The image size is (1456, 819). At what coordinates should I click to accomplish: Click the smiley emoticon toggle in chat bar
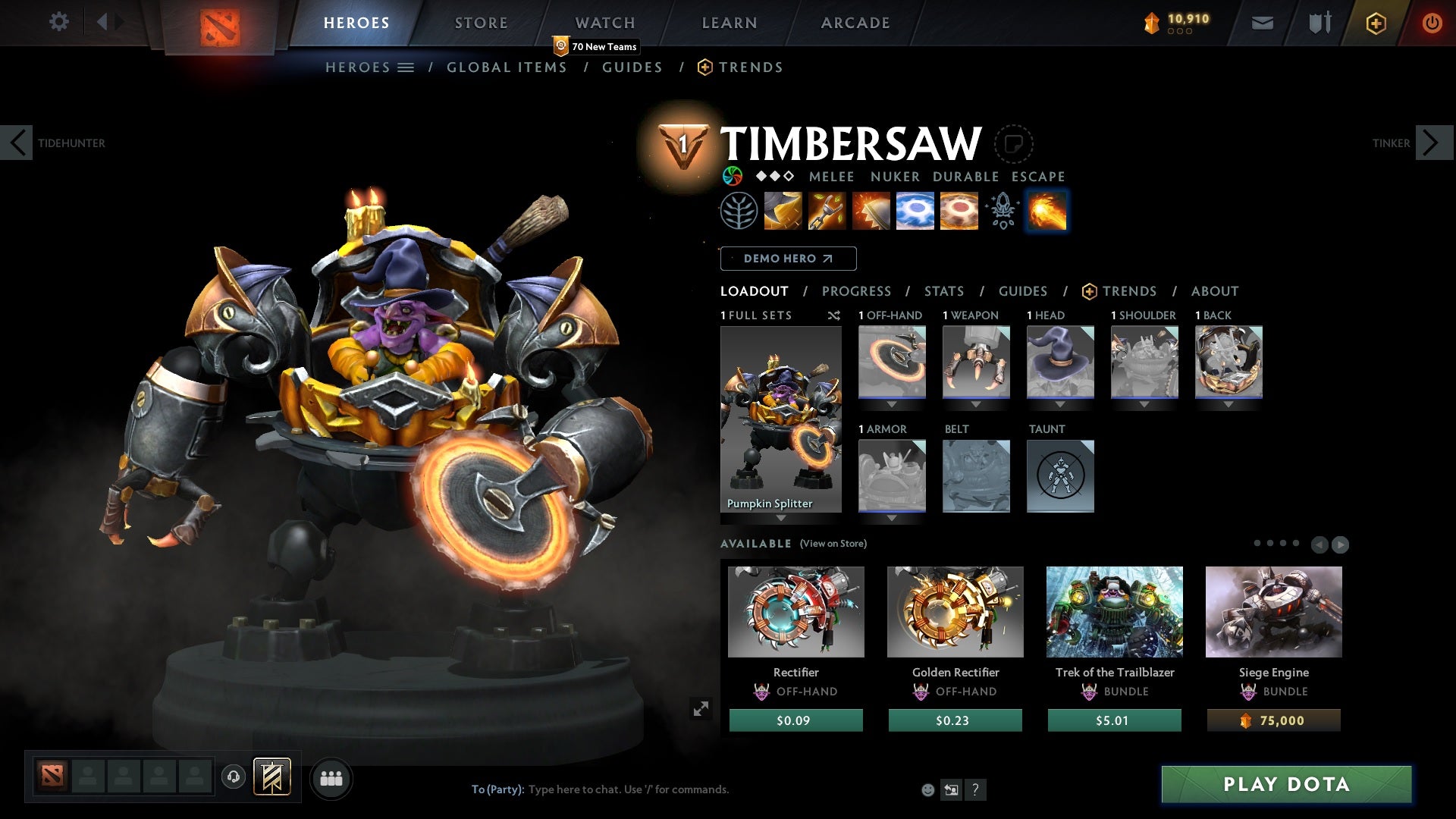(x=927, y=789)
